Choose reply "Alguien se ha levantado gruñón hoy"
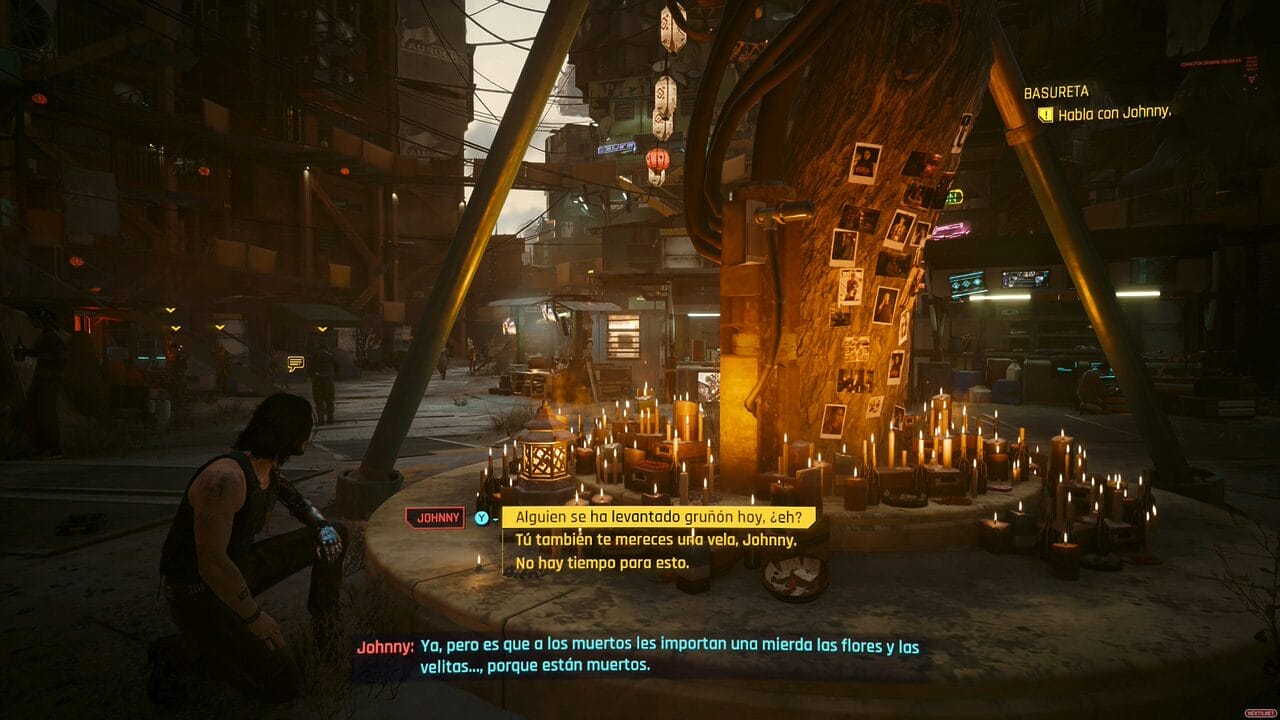The height and width of the screenshot is (720, 1280). pyautogui.click(x=658, y=517)
